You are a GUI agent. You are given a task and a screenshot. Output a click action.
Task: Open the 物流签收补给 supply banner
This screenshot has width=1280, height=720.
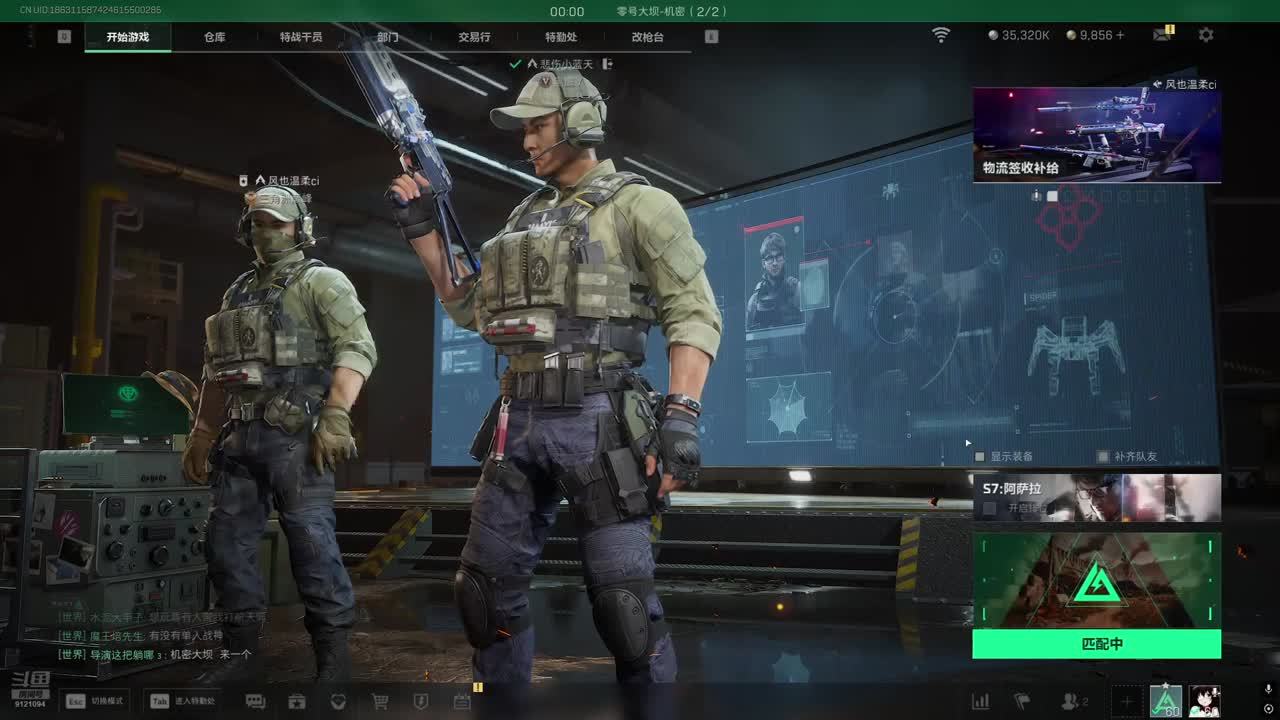(x=1096, y=135)
